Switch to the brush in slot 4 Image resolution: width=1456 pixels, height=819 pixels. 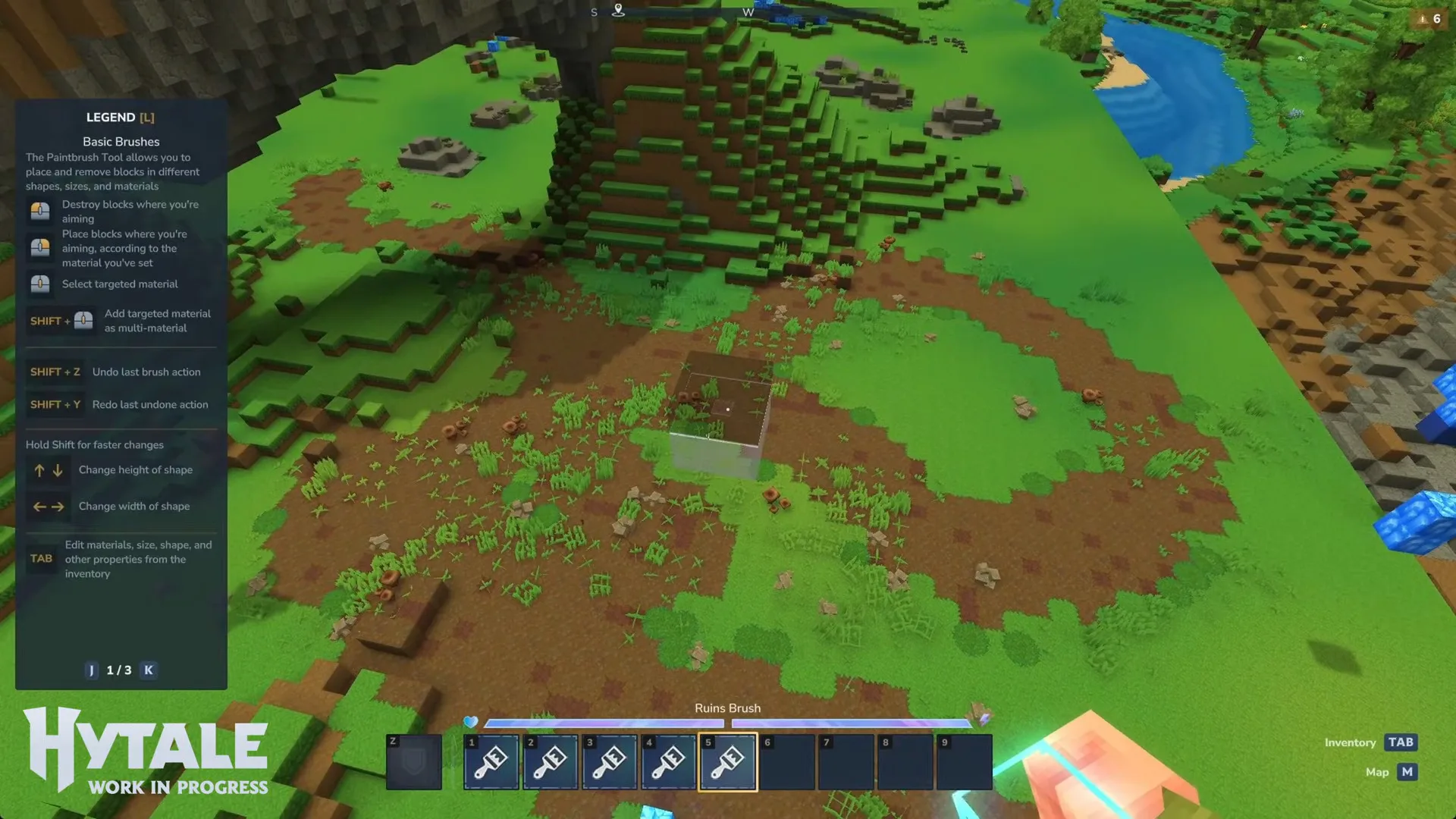(669, 762)
